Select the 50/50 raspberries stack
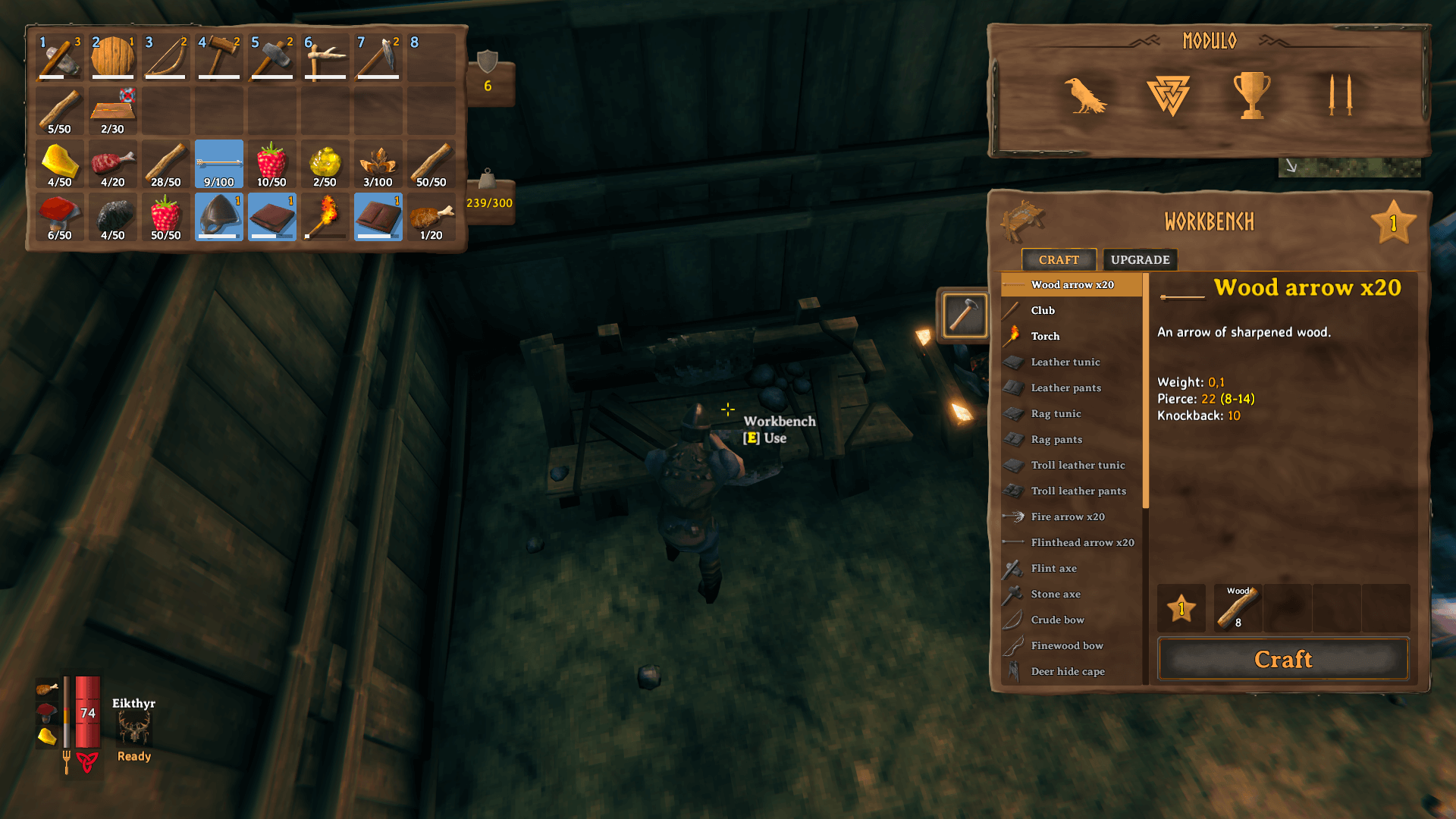Viewport: 1456px width, 819px height. point(166,217)
